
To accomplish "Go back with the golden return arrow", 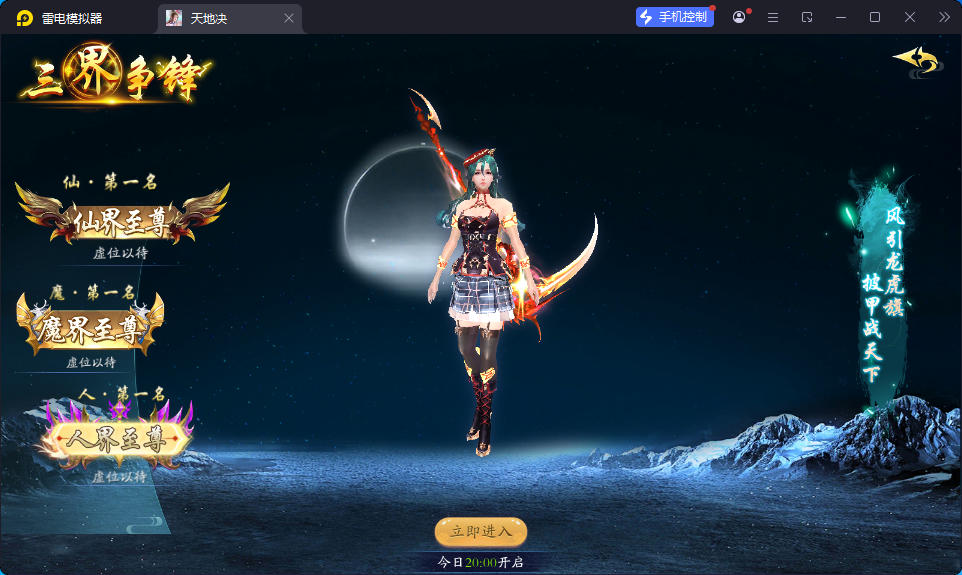I will [916, 61].
